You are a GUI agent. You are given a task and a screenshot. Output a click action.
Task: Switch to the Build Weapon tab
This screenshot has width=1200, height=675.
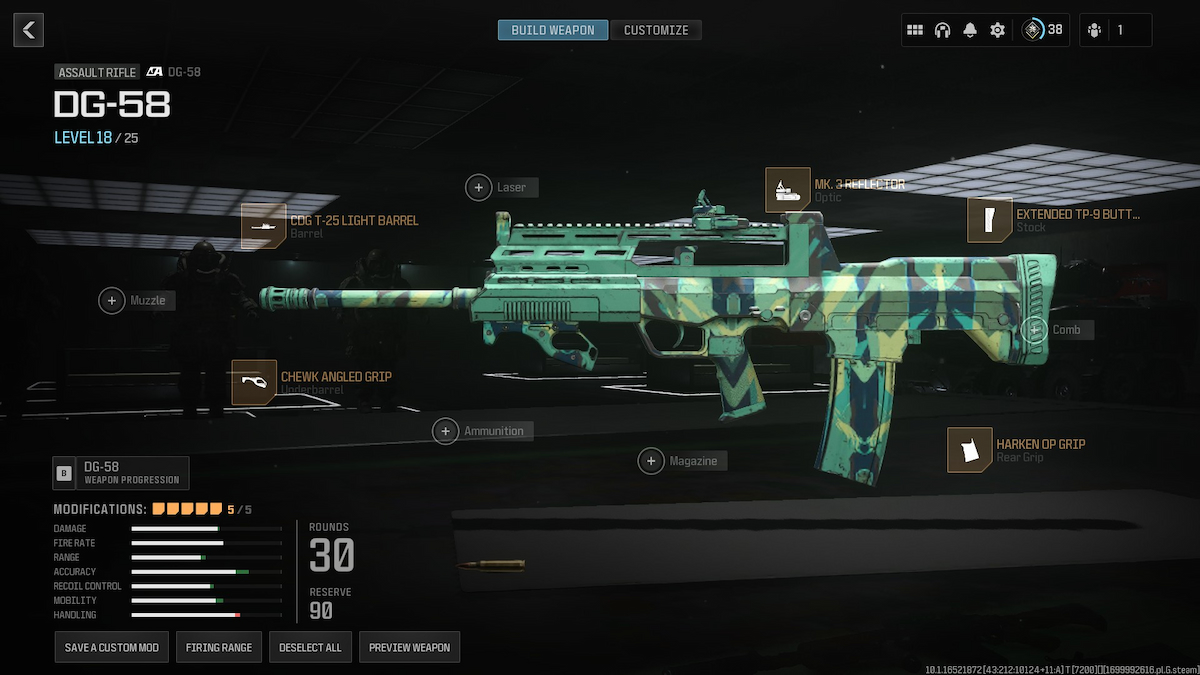(x=552, y=30)
